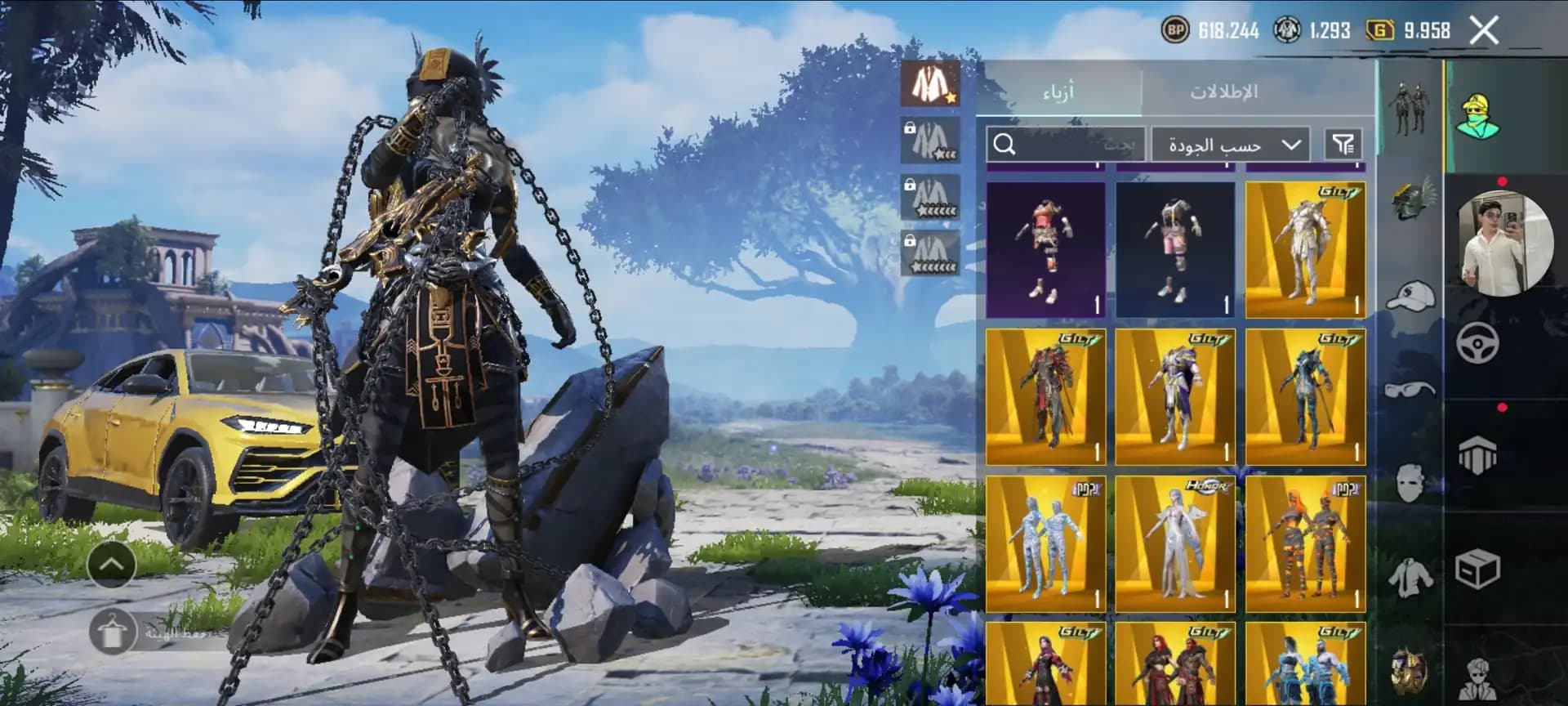Select the أزياء outfits tab
The image size is (1568, 706).
pos(1058,92)
